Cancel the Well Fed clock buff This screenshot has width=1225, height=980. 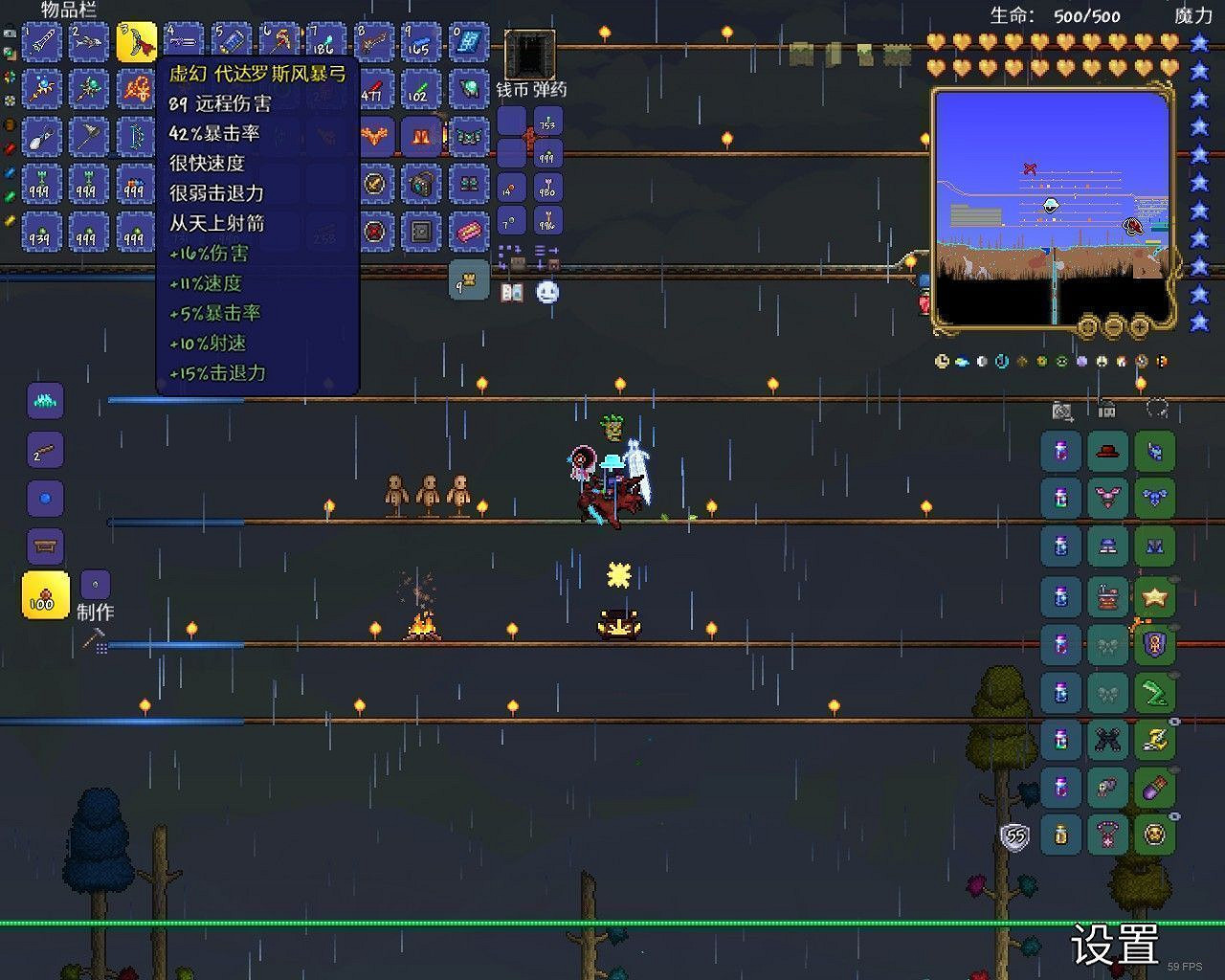click(x=942, y=362)
